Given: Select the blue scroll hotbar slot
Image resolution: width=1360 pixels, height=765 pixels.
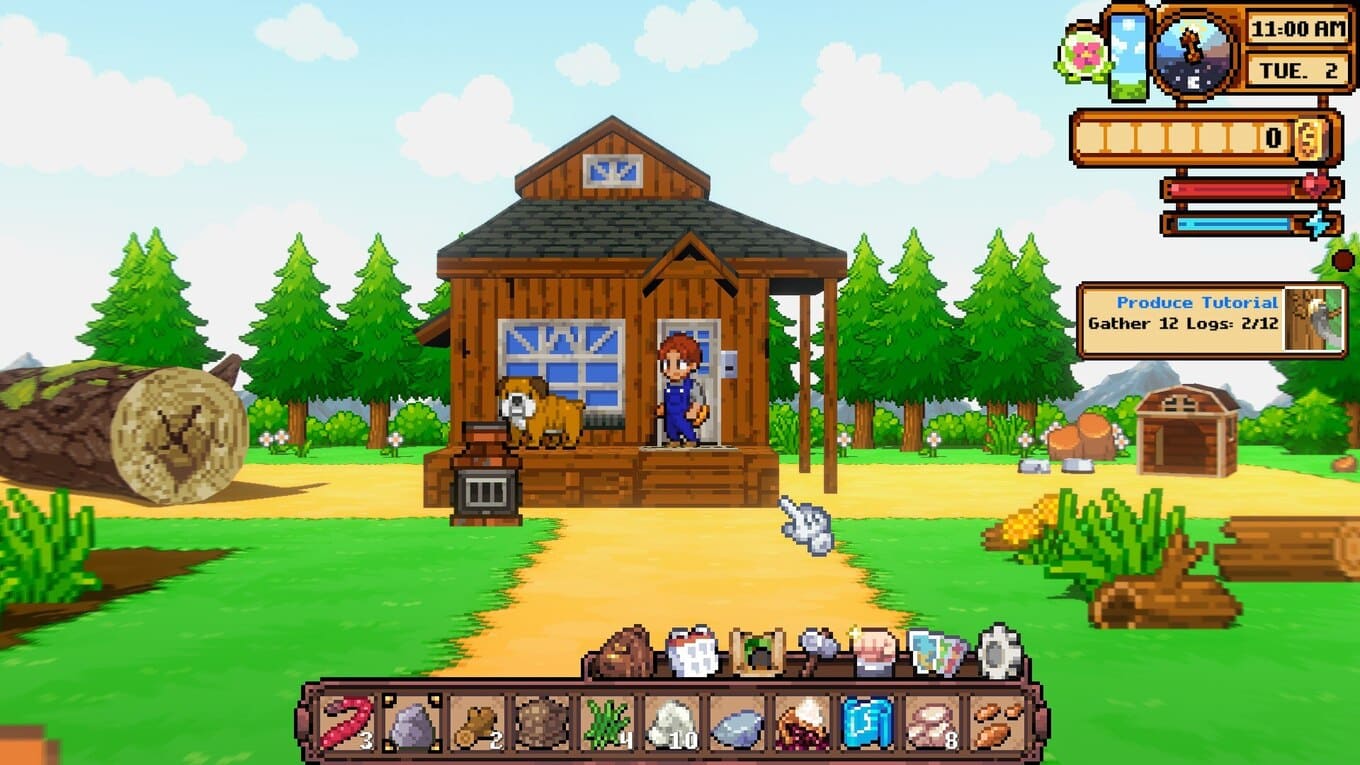Looking at the screenshot, I should [866, 723].
